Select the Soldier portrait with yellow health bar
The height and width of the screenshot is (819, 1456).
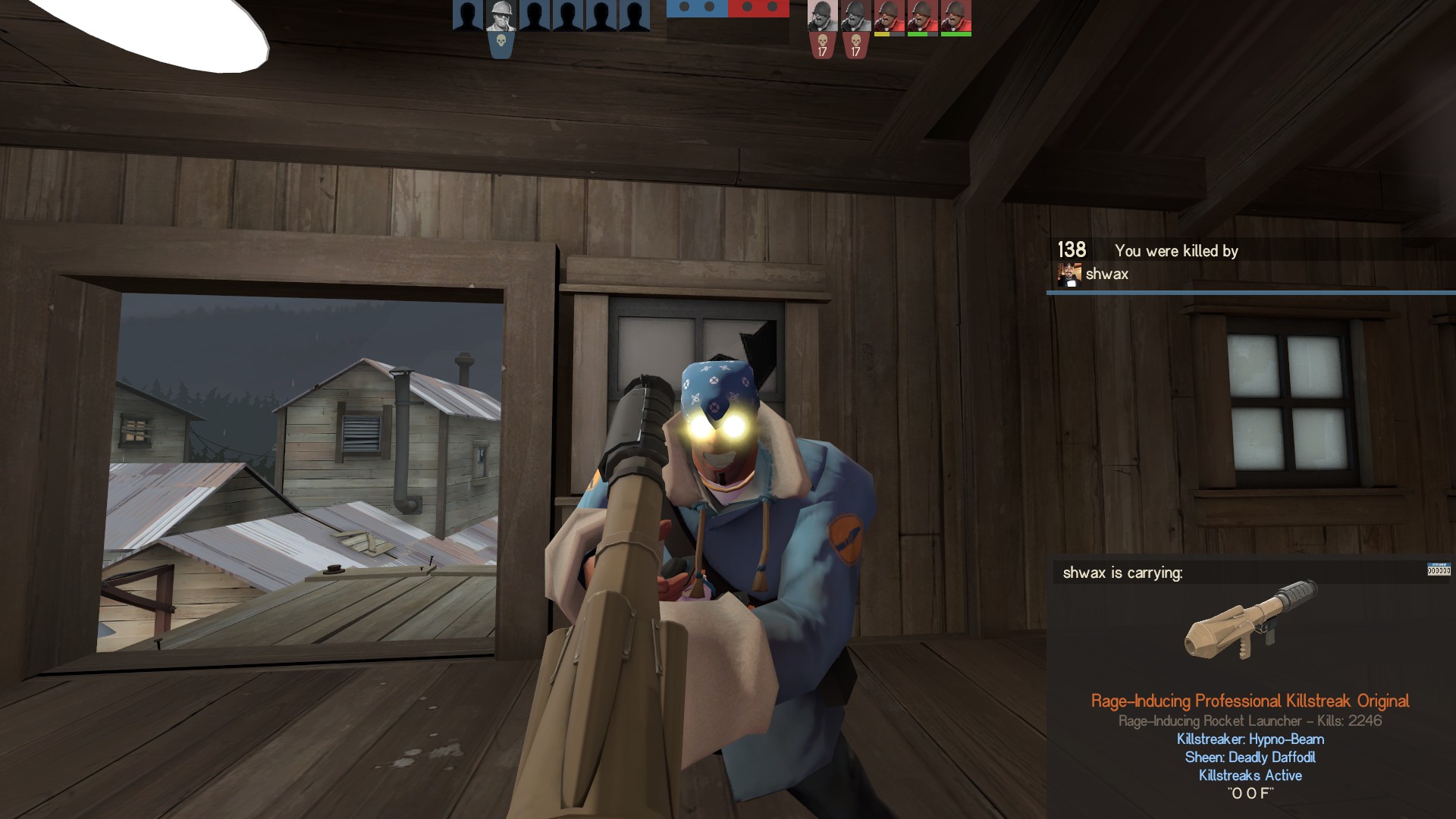pyautogui.click(x=889, y=16)
